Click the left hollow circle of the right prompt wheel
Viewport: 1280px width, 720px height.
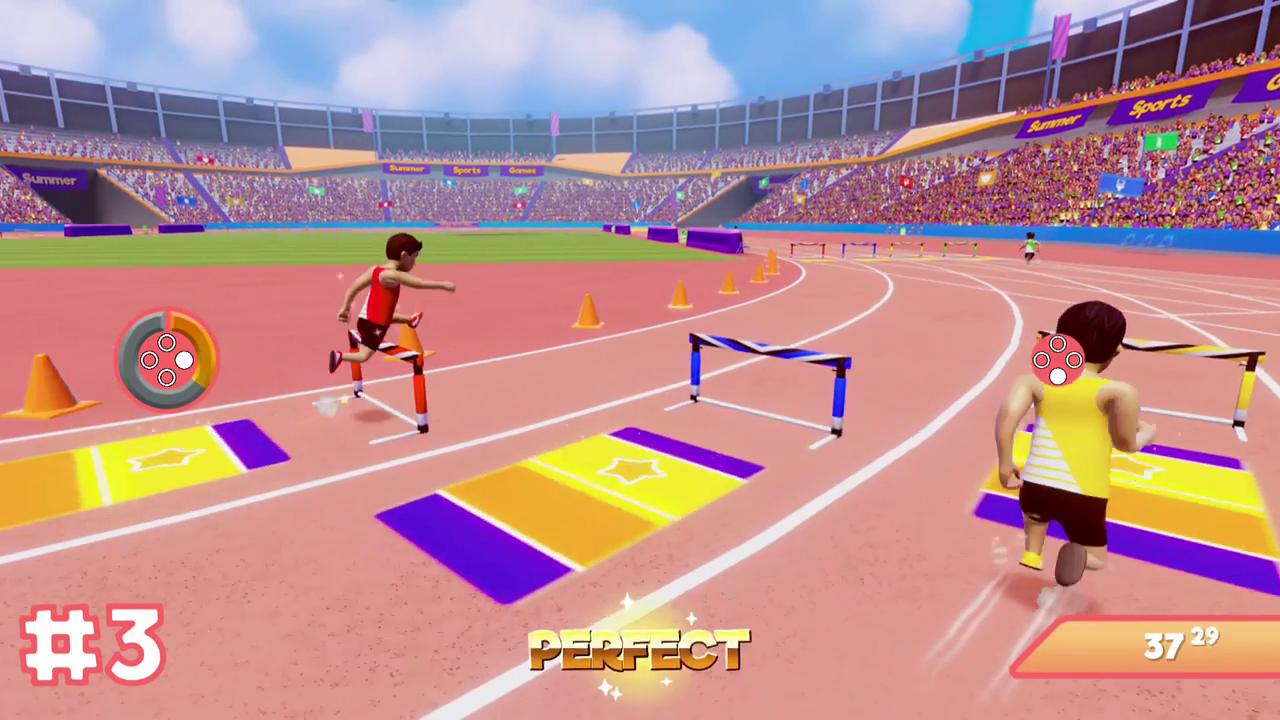[1041, 360]
